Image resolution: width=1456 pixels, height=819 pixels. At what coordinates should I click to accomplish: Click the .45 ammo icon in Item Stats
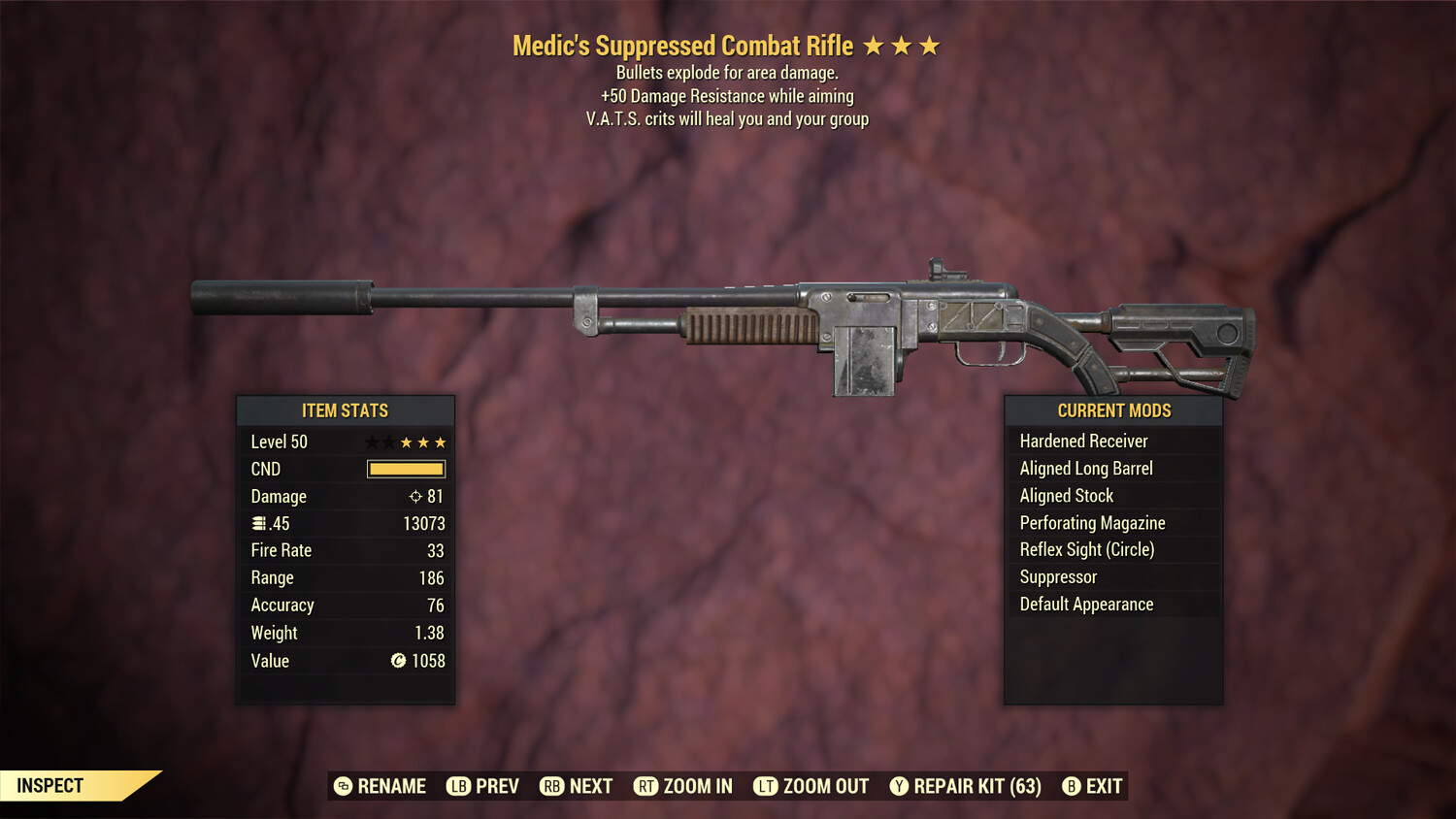point(258,523)
